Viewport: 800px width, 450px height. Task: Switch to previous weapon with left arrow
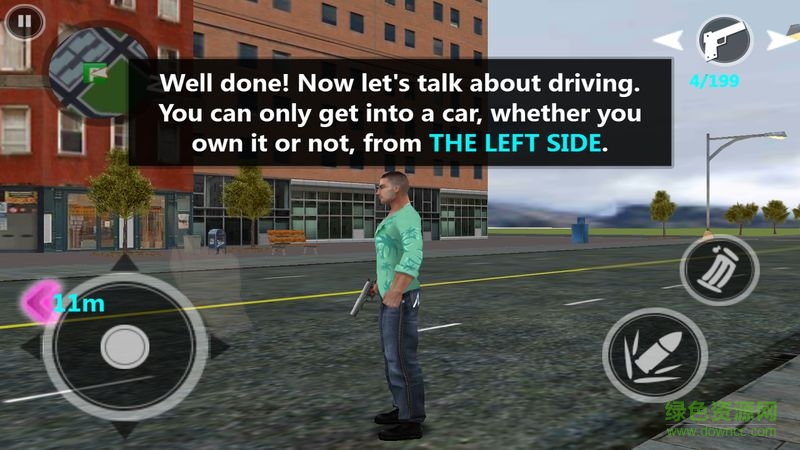click(x=669, y=40)
